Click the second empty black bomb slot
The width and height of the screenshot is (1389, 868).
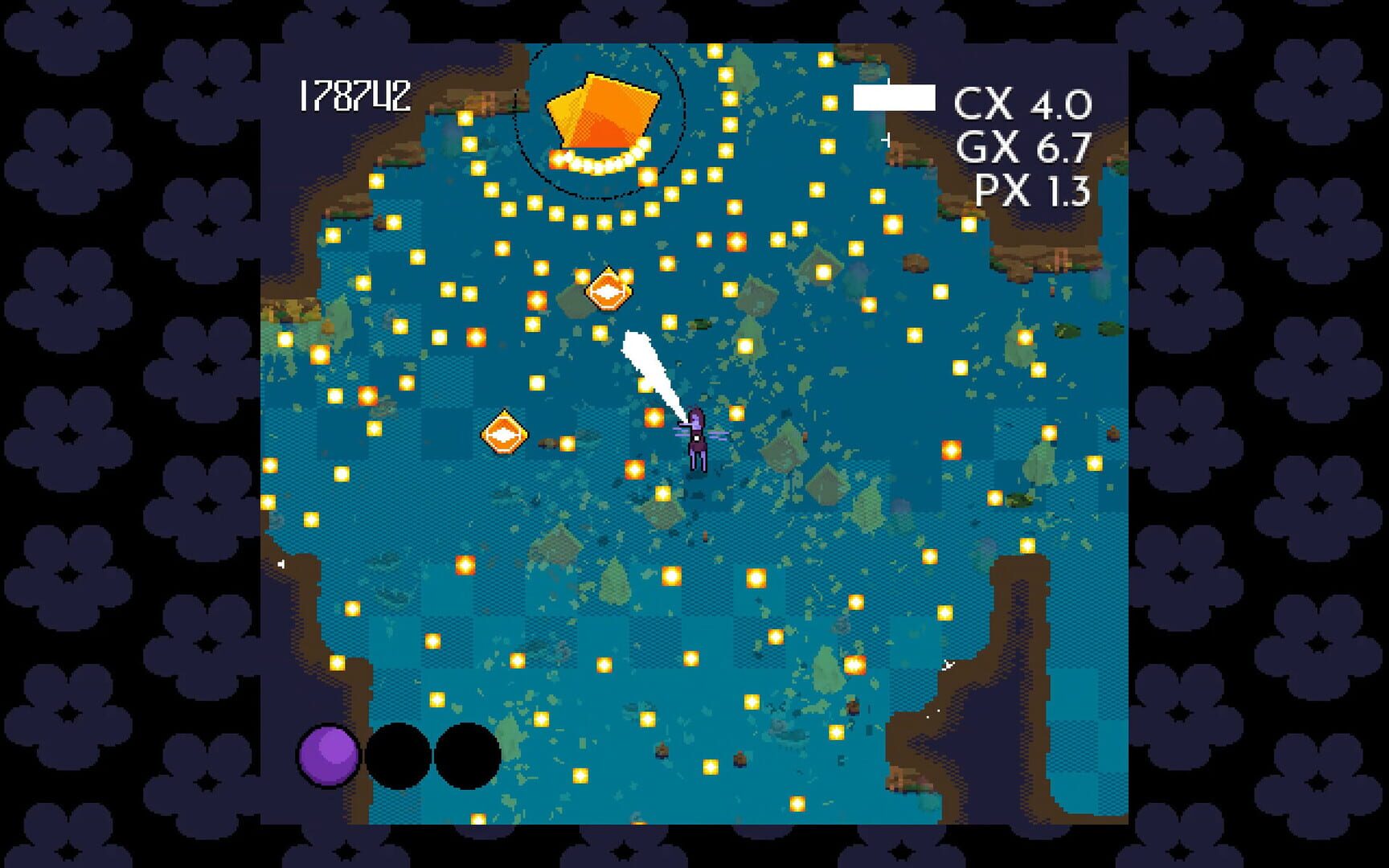466,756
